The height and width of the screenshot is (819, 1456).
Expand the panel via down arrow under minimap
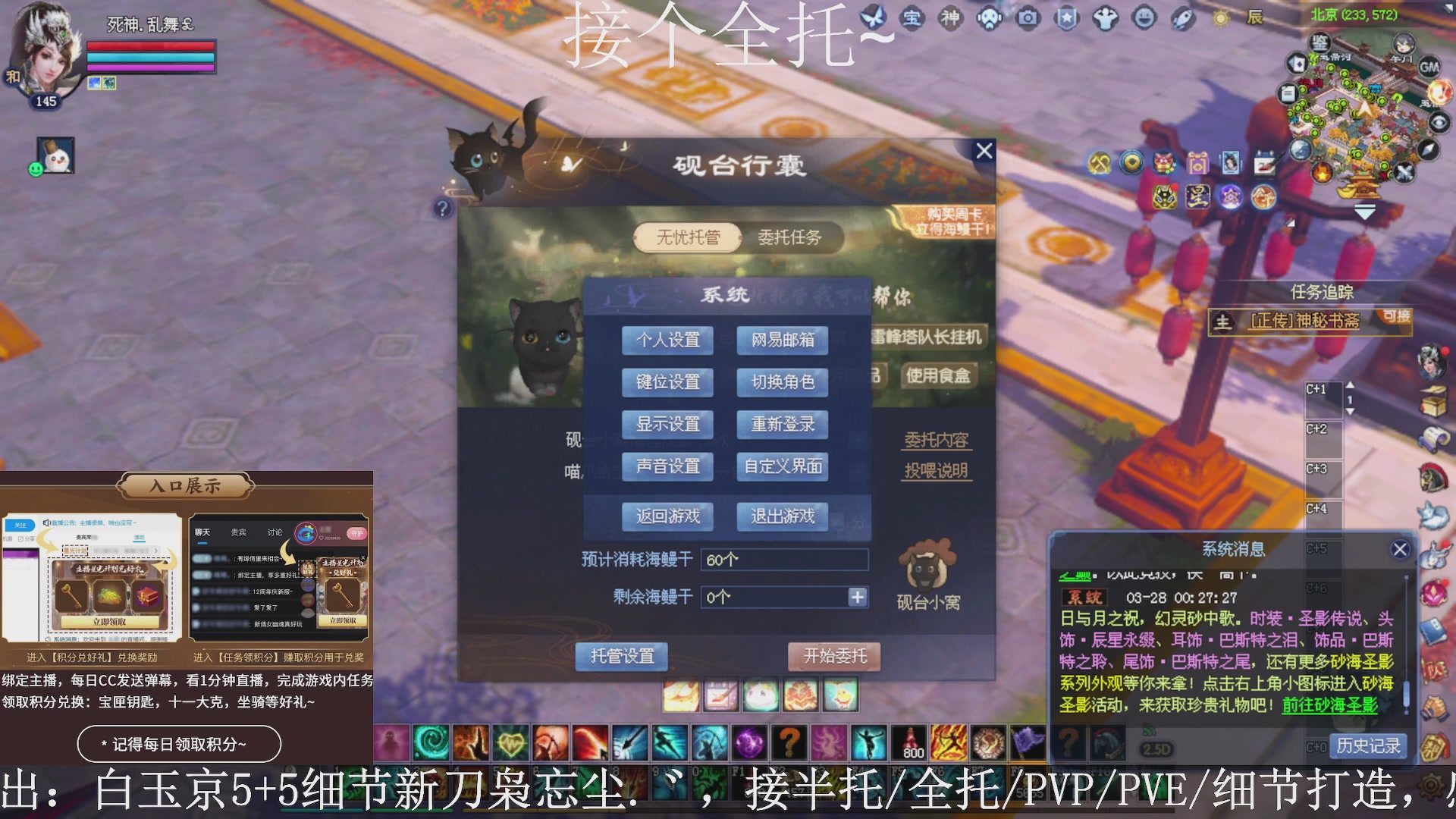(1365, 211)
